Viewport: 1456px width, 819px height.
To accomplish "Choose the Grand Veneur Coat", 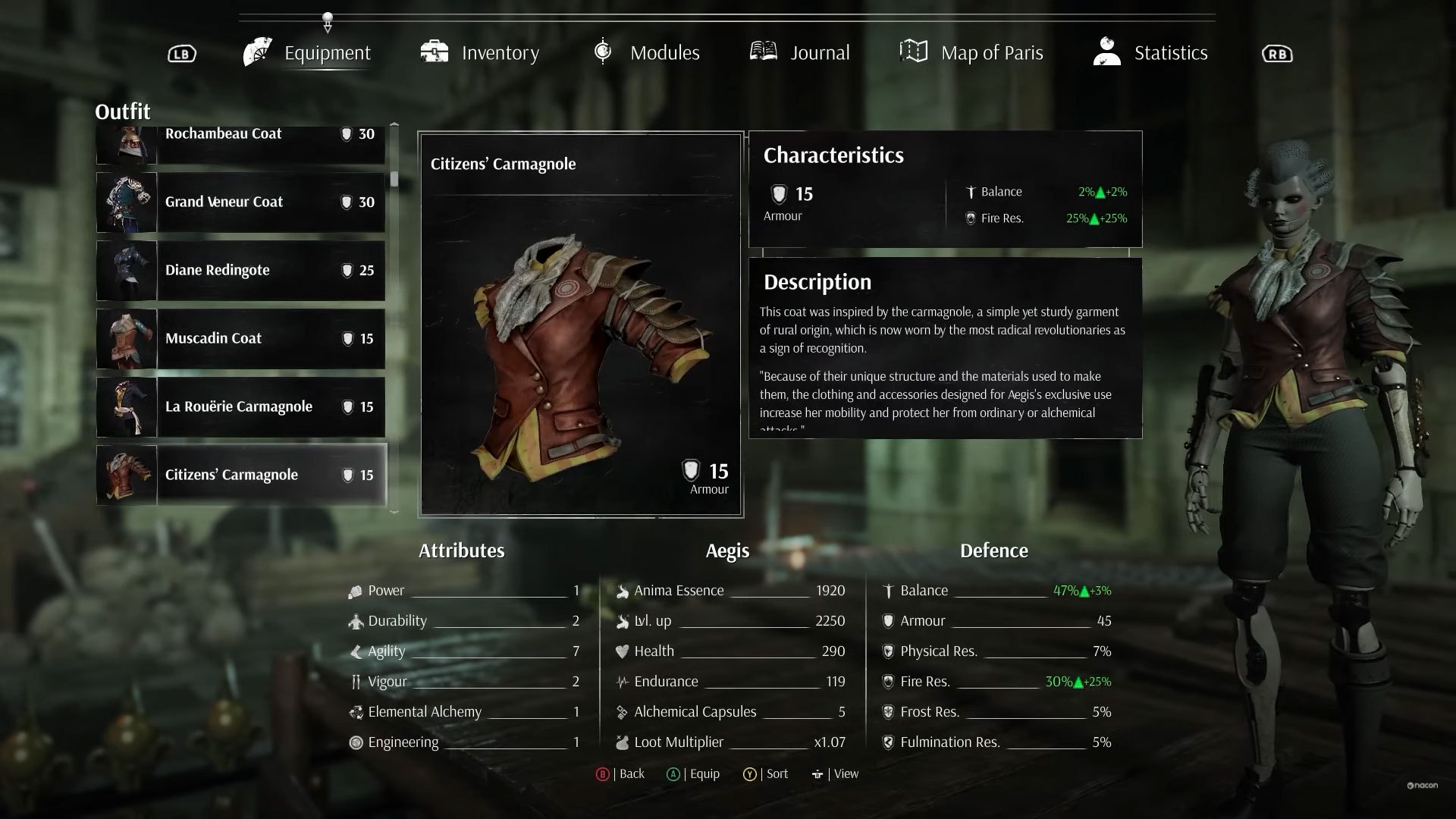I will point(240,202).
